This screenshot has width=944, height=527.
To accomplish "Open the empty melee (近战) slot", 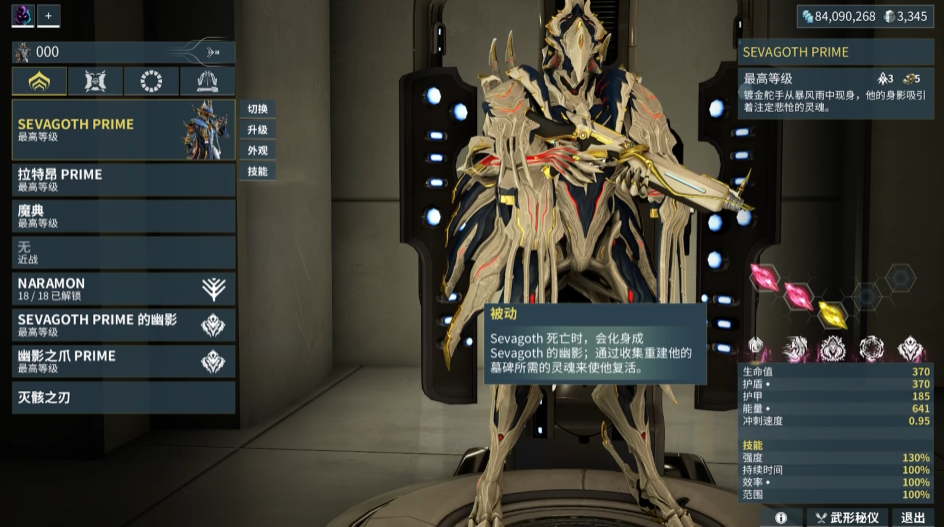I will (x=123, y=252).
